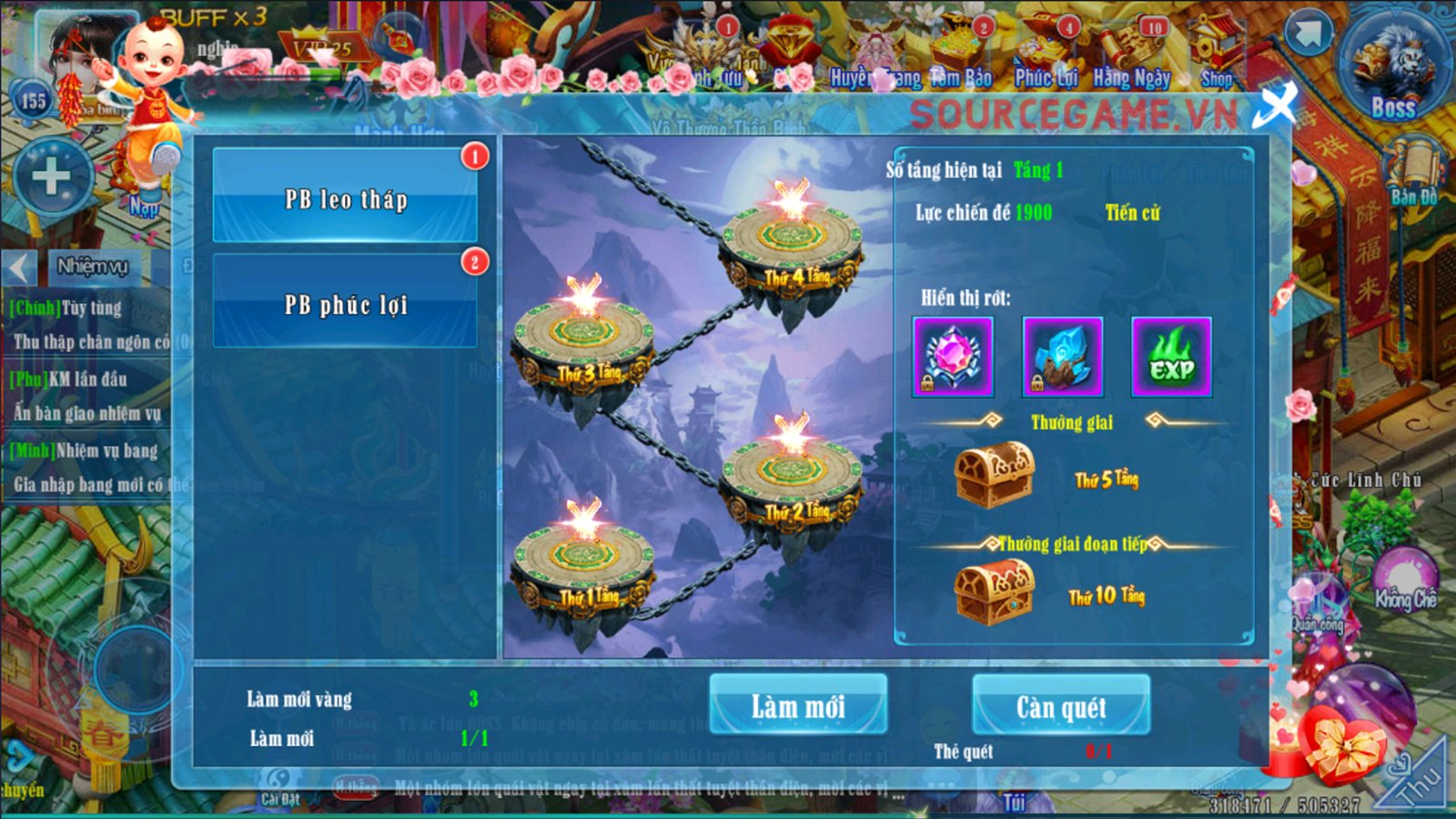Choose the Thứ 4 Tầng platform
Image resolution: width=1456 pixels, height=819 pixels.
point(790,241)
